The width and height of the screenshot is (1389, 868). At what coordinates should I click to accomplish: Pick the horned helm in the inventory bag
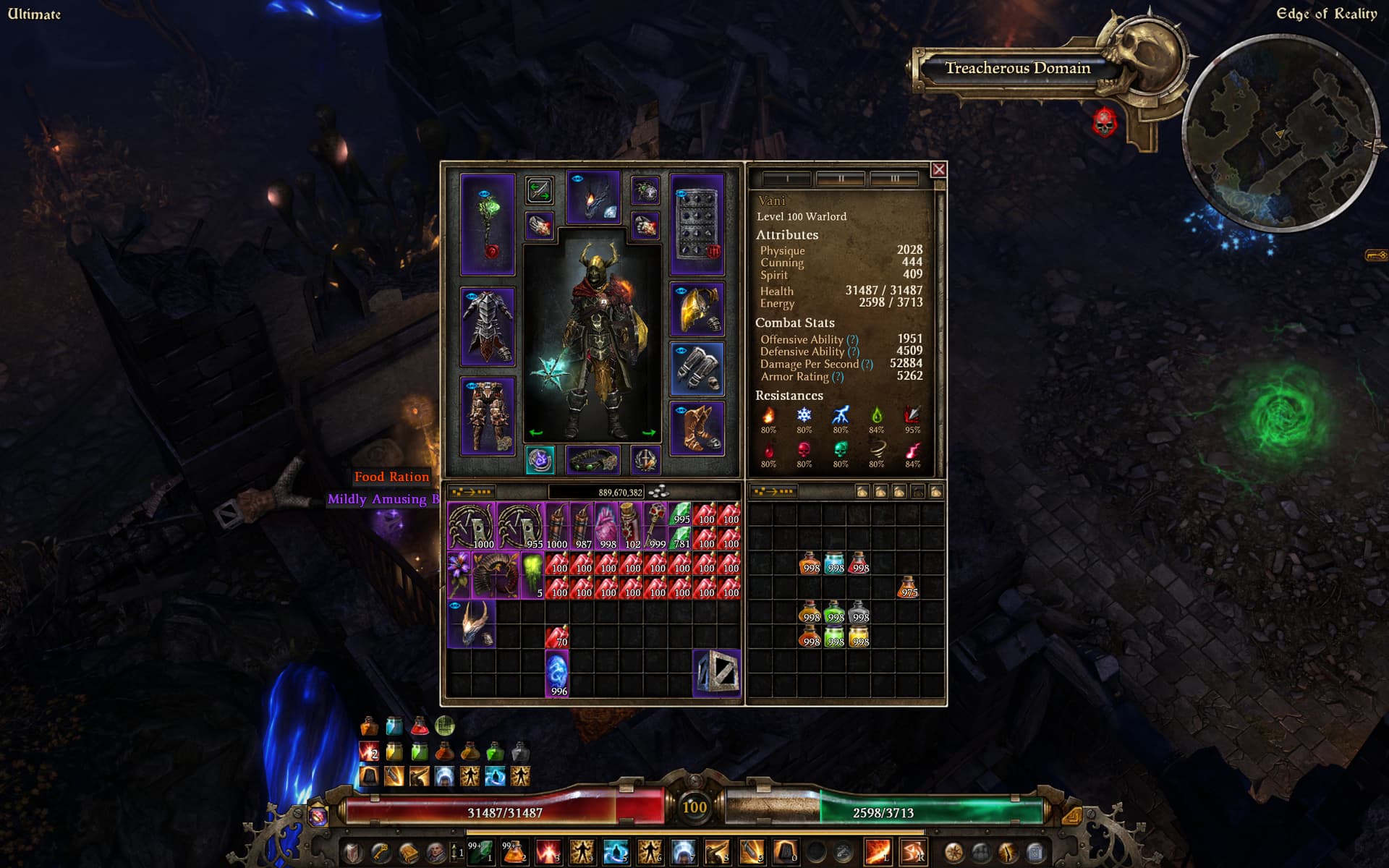click(472, 623)
